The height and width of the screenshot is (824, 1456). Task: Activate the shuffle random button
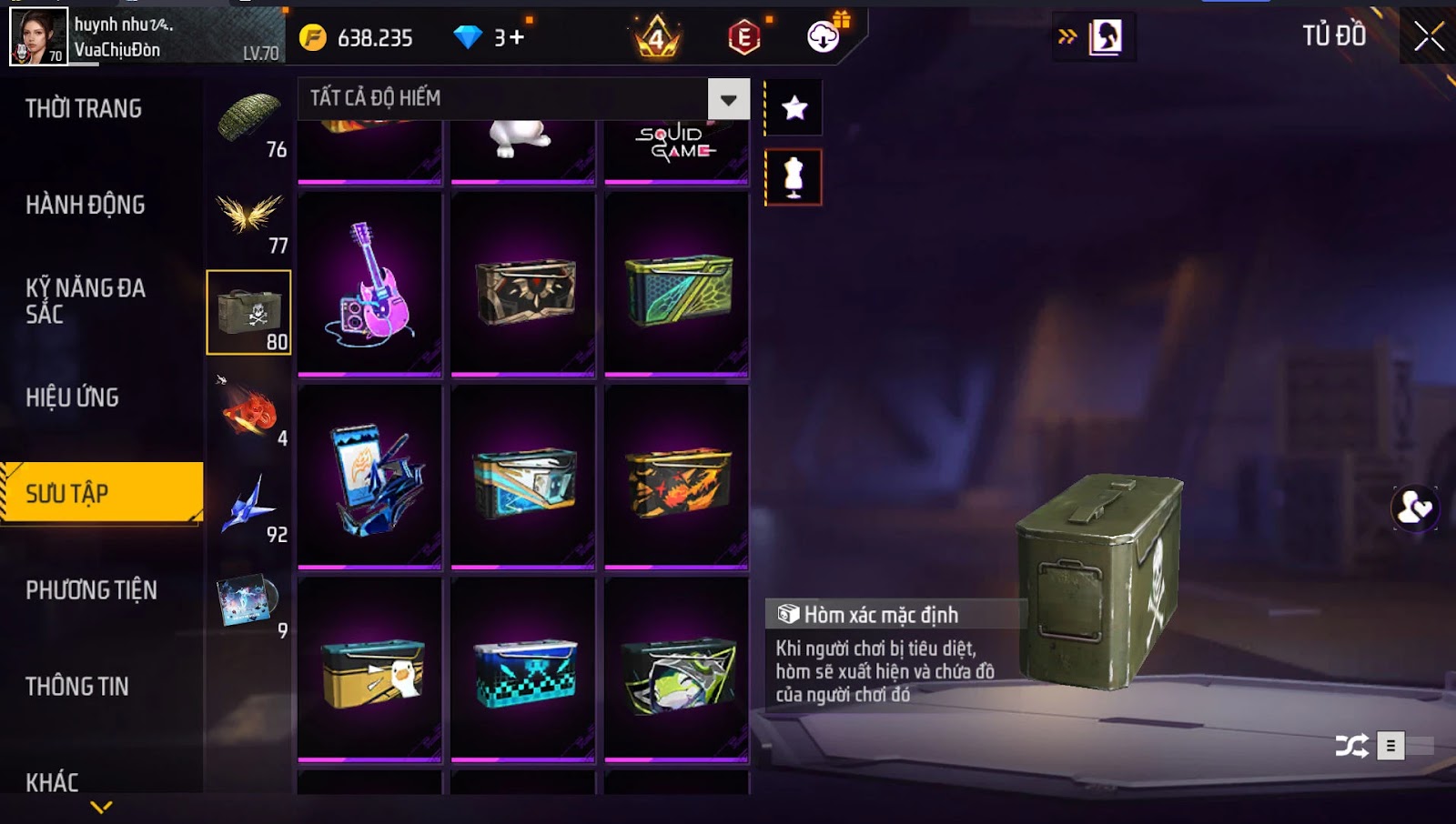pyautogui.click(x=1351, y=747)
